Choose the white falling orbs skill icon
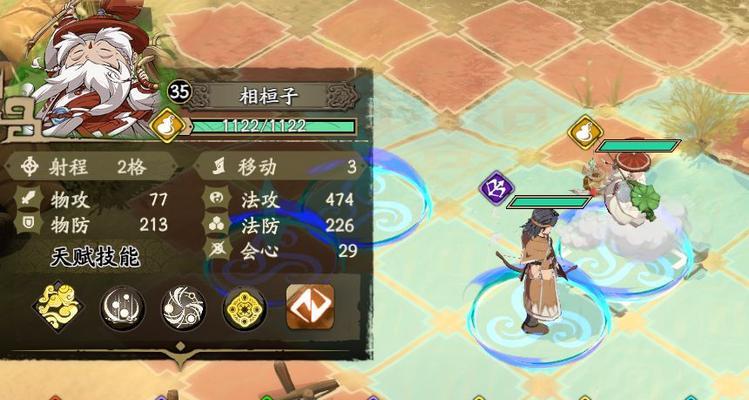 pos(122,308)
